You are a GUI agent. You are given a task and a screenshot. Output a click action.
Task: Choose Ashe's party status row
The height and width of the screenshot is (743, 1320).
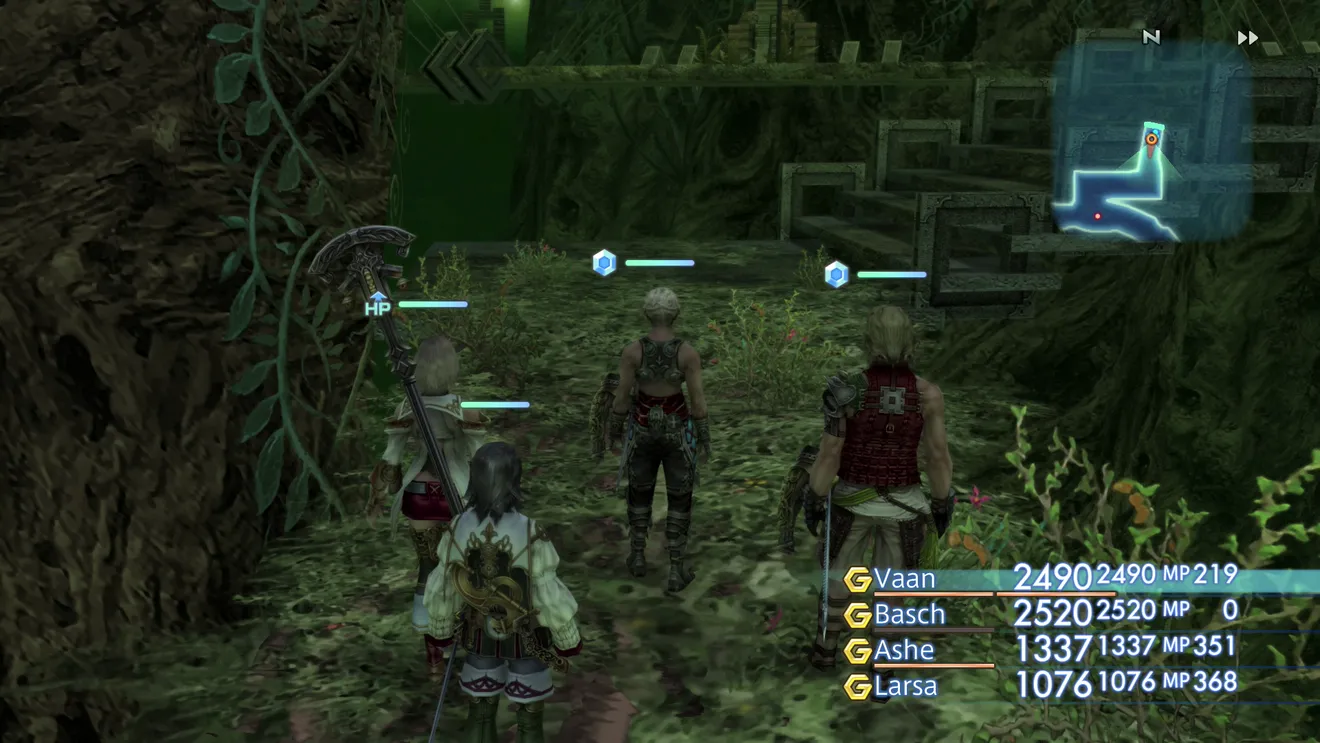(904, 650)
